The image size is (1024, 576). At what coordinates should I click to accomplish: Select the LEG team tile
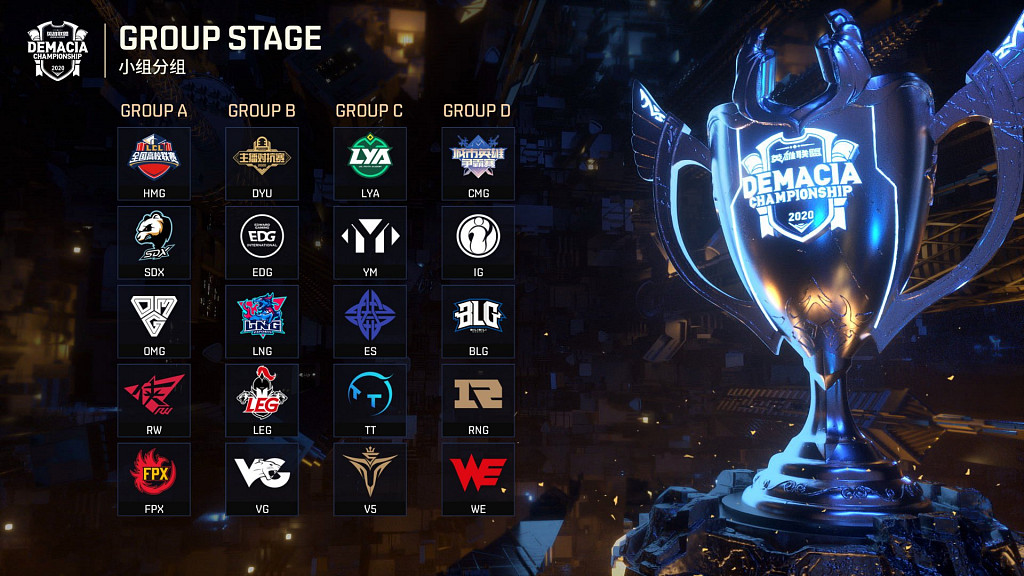point(262,401)
